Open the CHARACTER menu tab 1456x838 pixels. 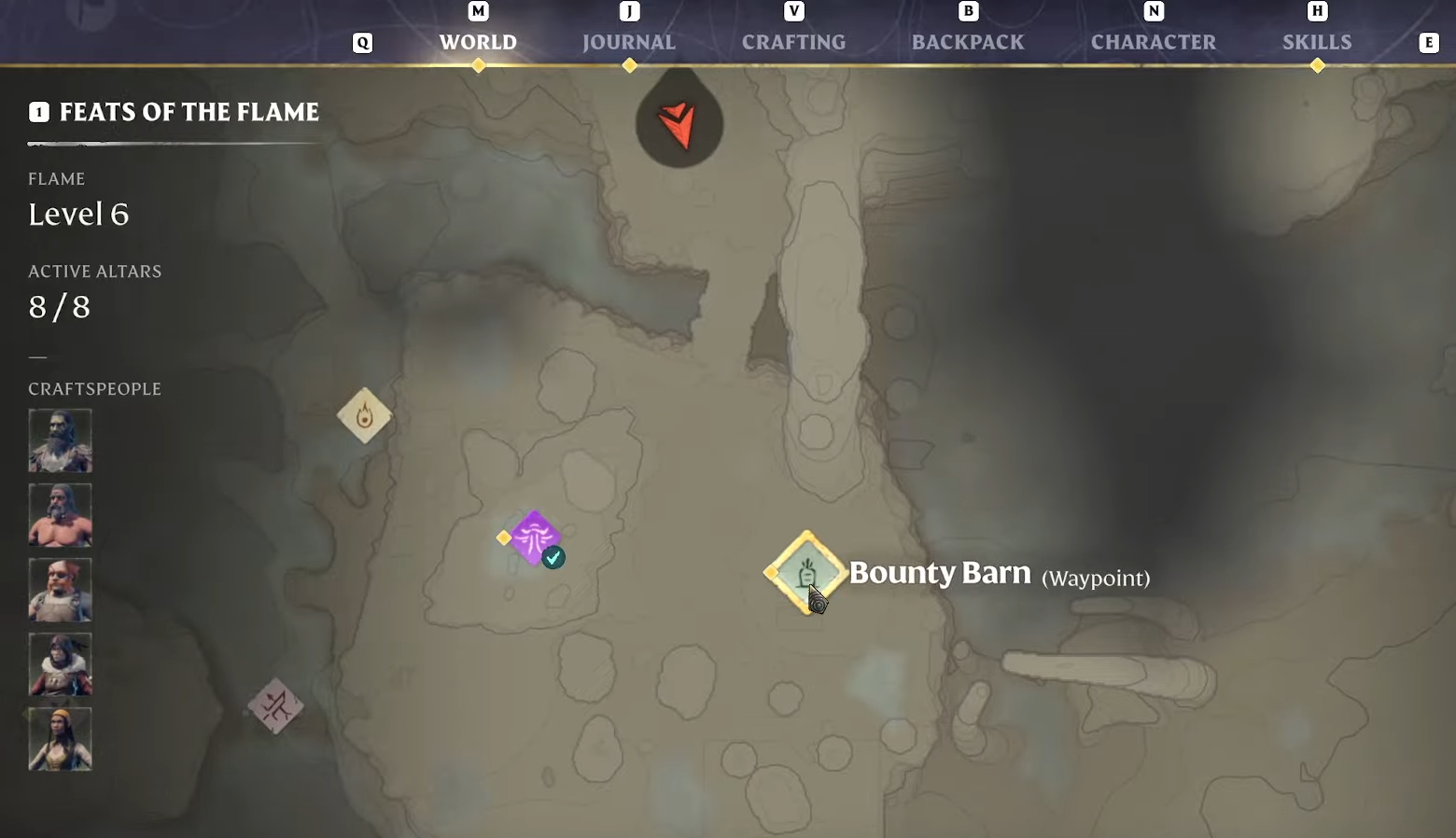[1154, 42]
